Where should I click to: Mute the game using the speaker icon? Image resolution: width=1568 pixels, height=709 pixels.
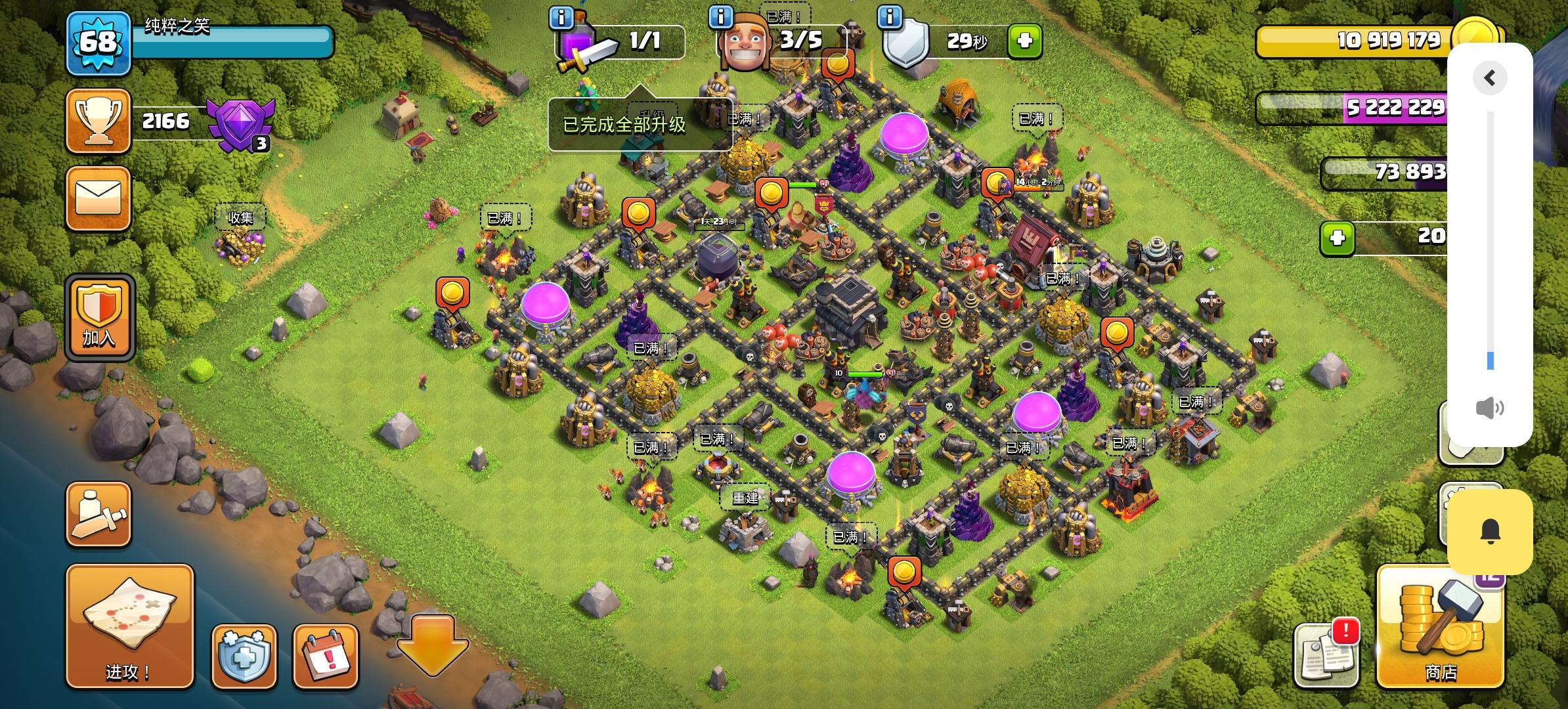coord(1489,408)
